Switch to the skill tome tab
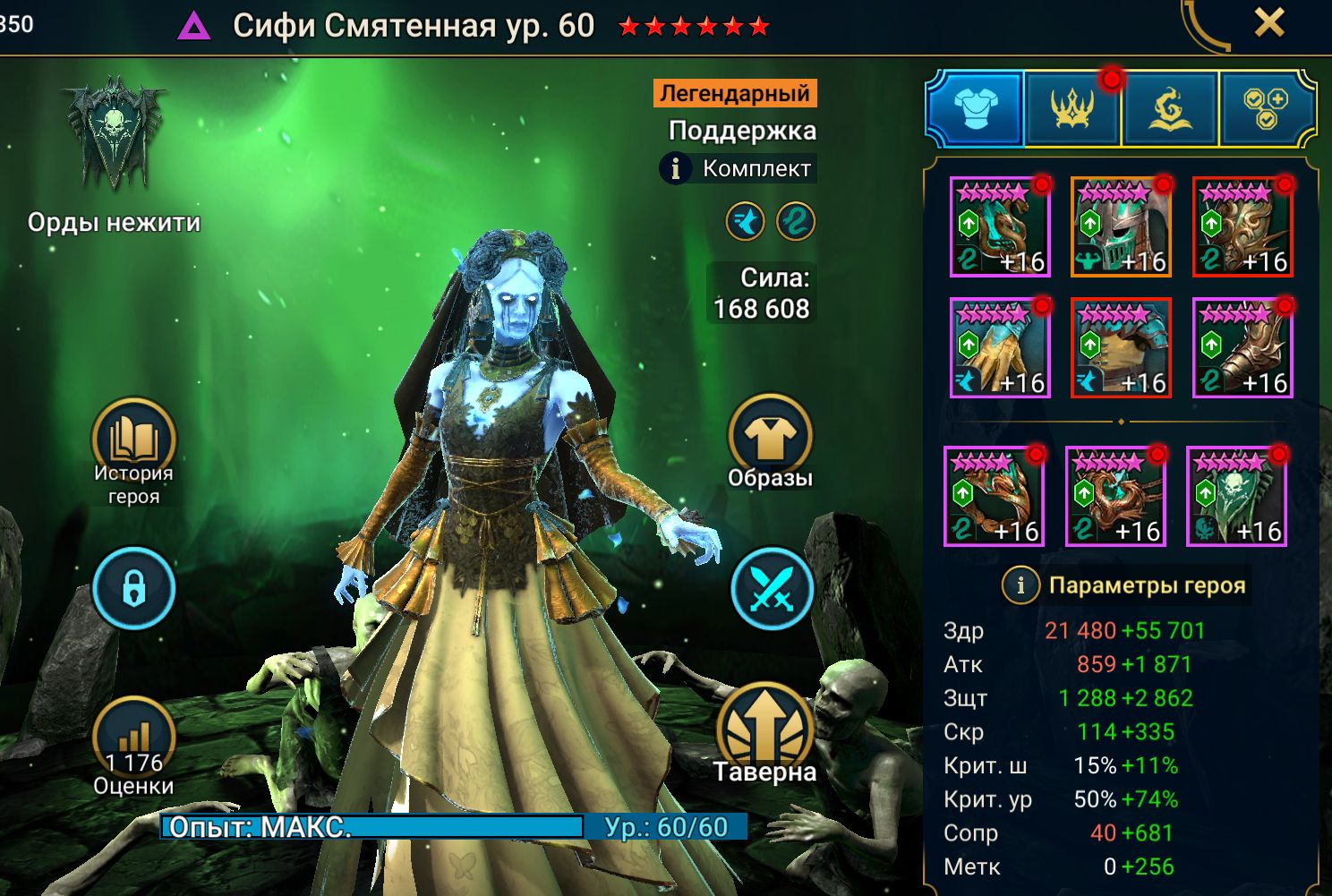 [x=1169, y=109]
